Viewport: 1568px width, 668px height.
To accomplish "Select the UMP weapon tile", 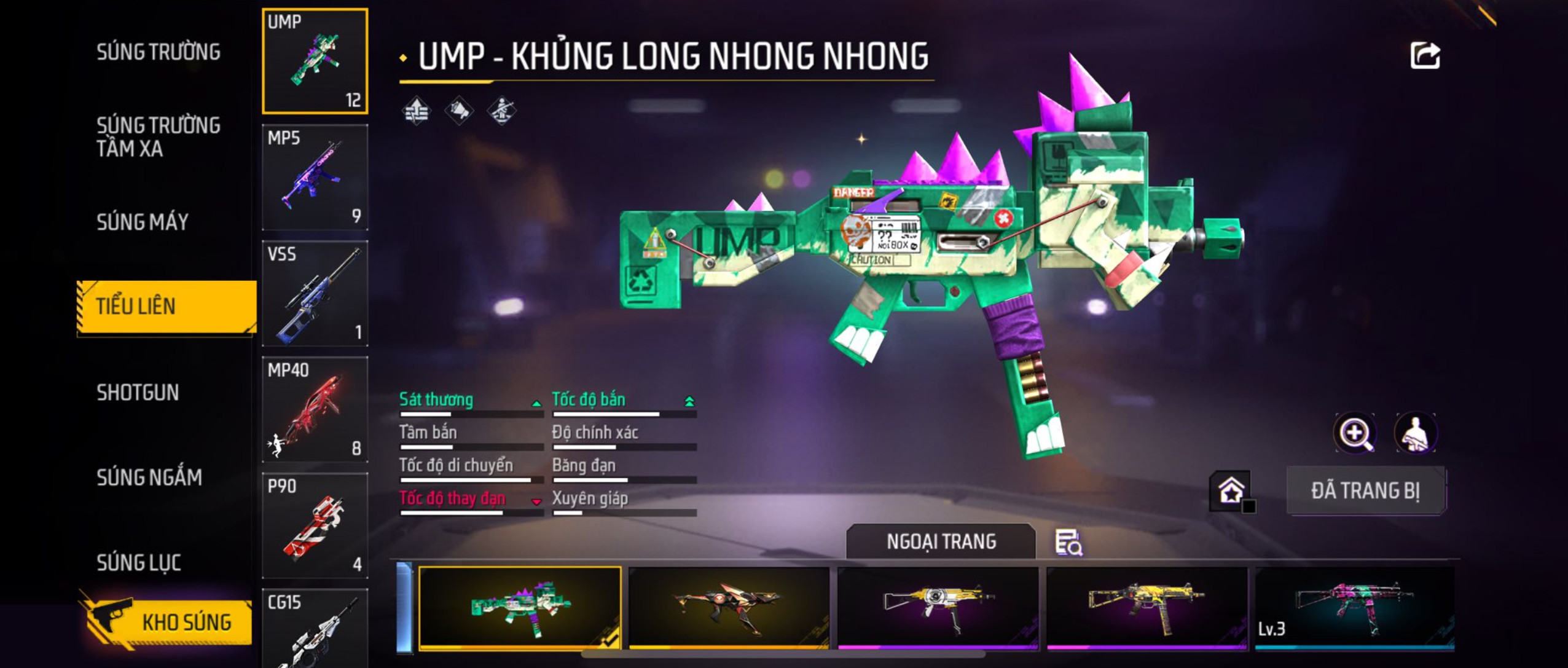I will tap(315, 61).
